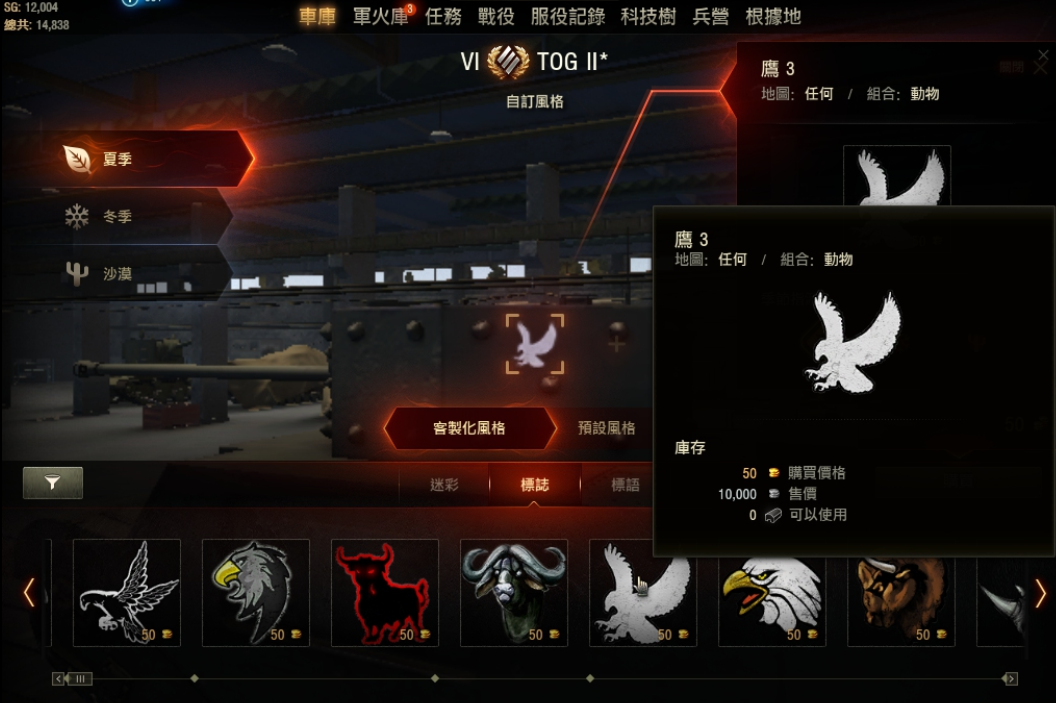Choose the 客製化風格 custom style button

pyautogui.click(x=469, y=428)
